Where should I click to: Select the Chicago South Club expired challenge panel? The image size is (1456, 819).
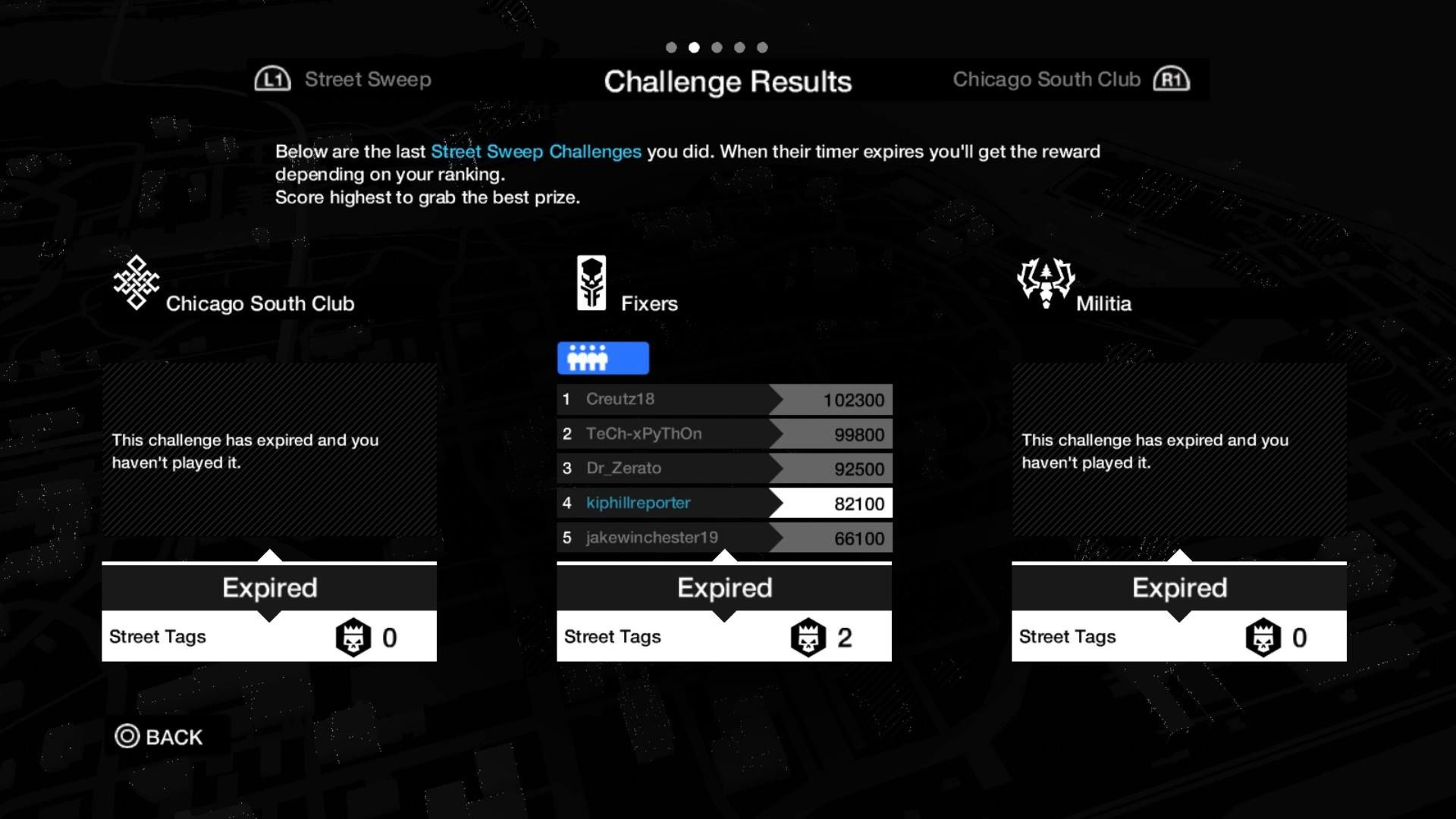pyautogui.click(x=269, y=451)
